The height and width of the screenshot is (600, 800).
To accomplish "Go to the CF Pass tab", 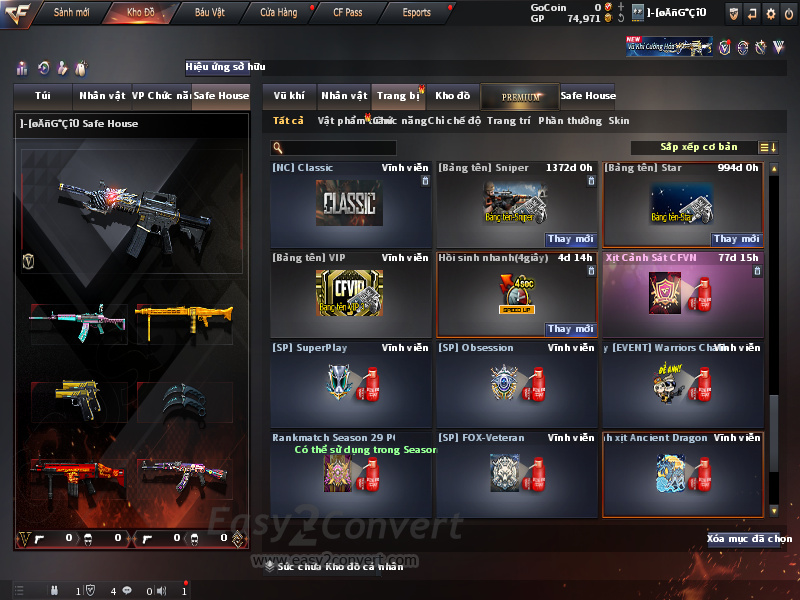I will click(348, 13).
